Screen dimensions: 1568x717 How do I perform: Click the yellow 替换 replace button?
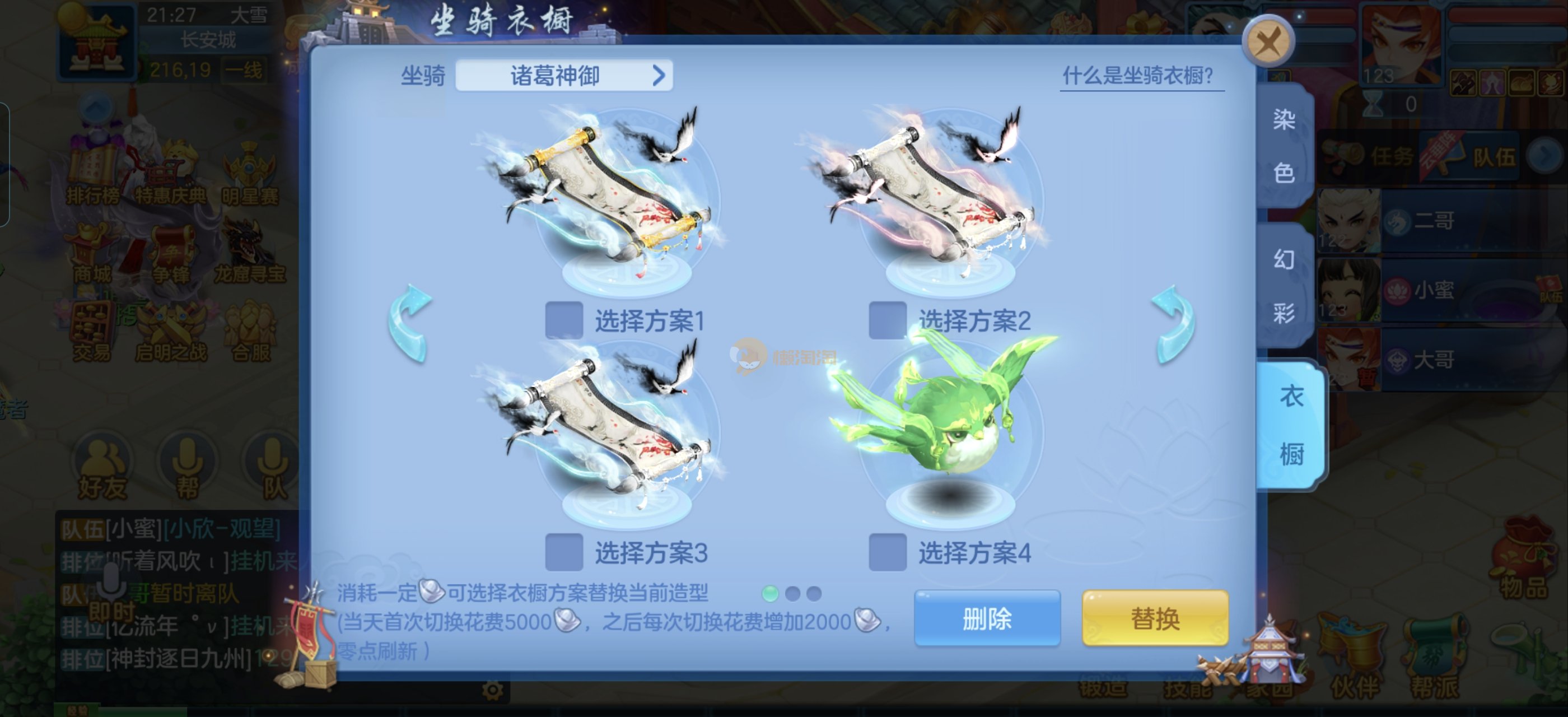1155,618
